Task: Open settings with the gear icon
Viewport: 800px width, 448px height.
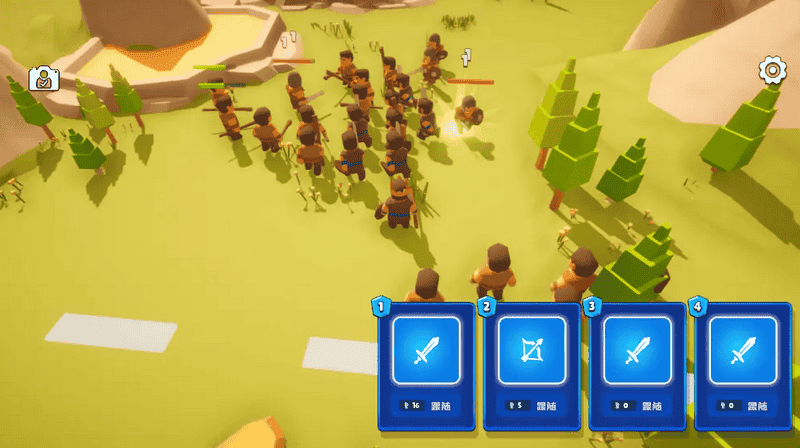Action: point(771,70)
